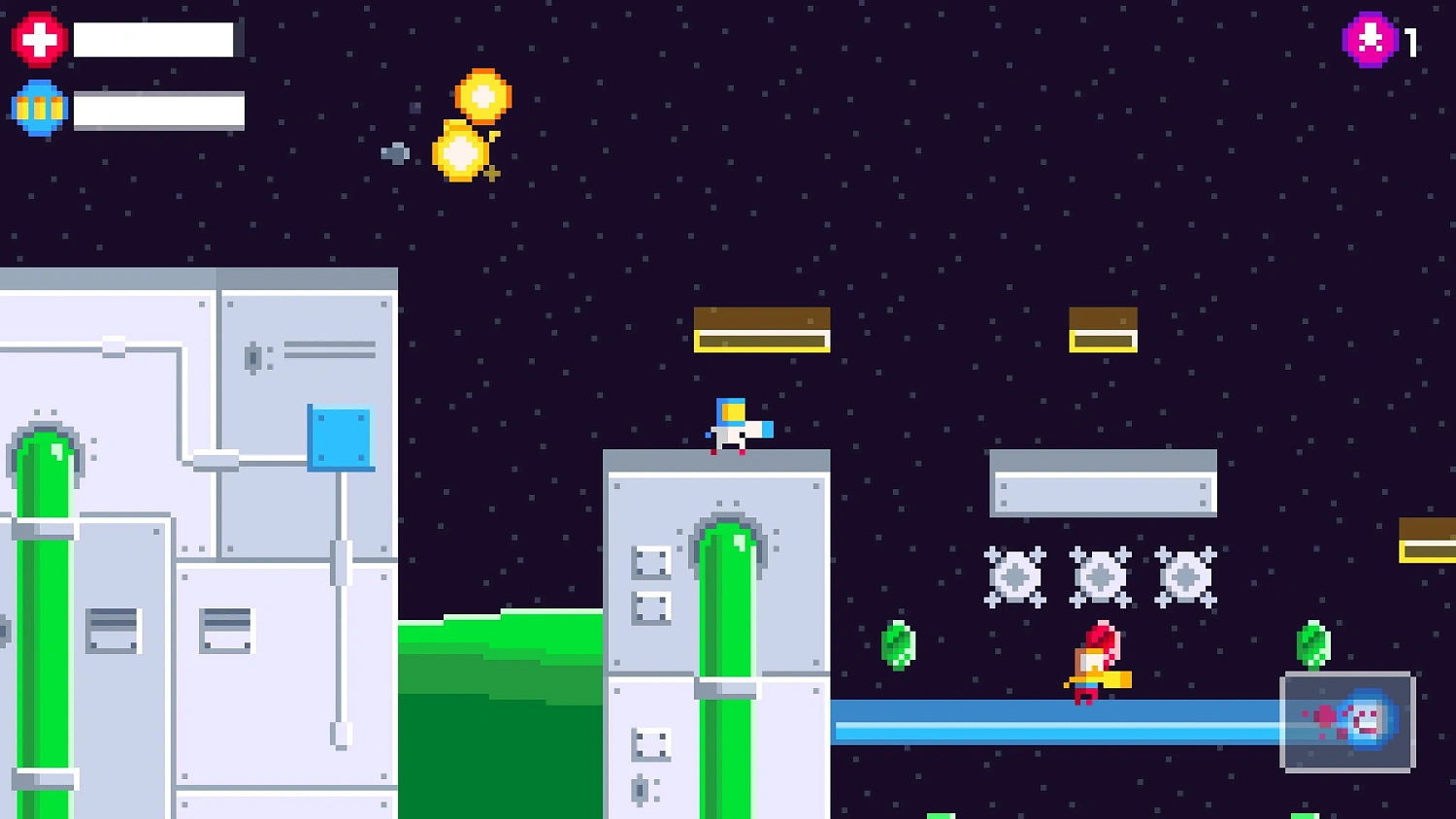Click the health bar progress strip

tap(155, 39)
